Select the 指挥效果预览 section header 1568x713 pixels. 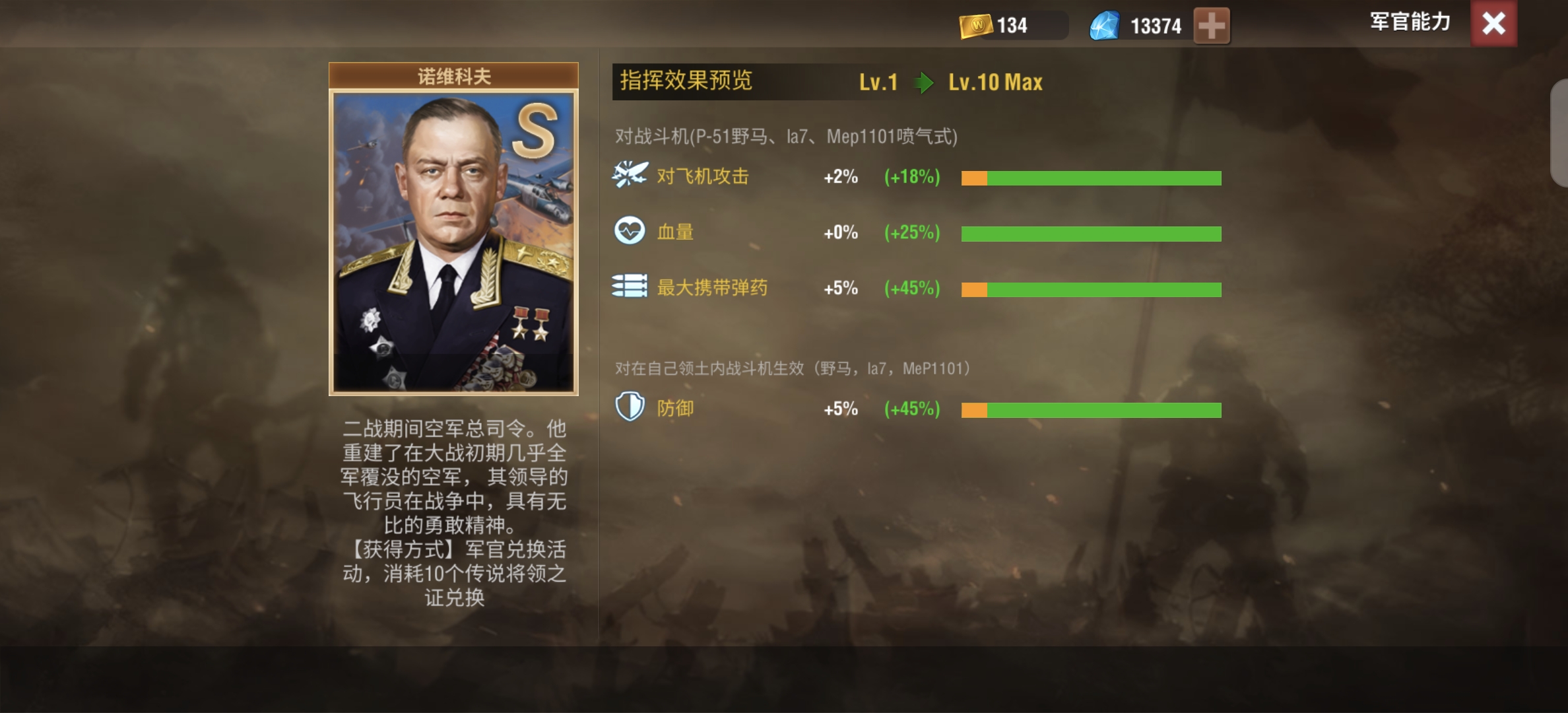point(686,81)
